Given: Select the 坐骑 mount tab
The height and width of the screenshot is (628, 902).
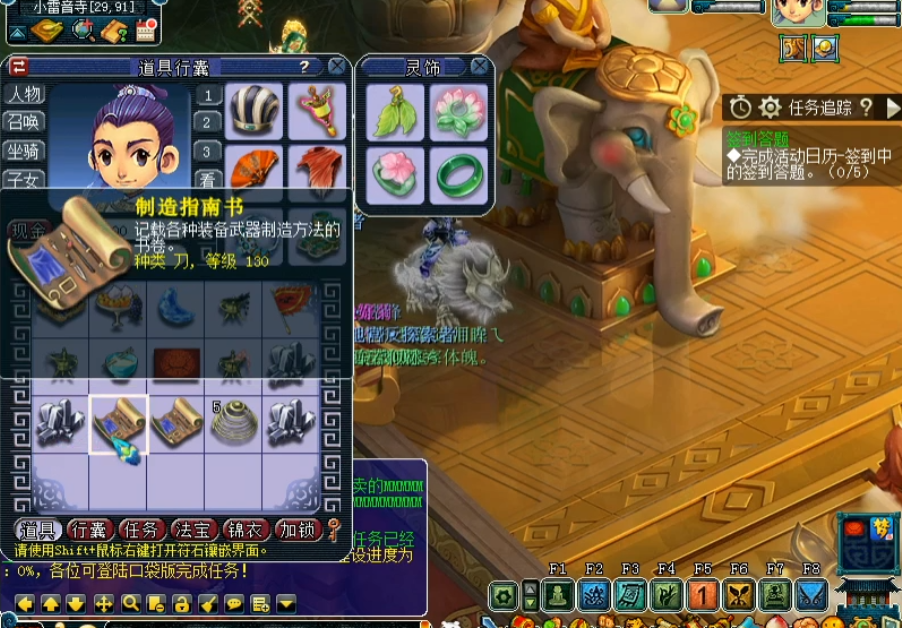Looking at the screenshot, I should click(24, 152).
